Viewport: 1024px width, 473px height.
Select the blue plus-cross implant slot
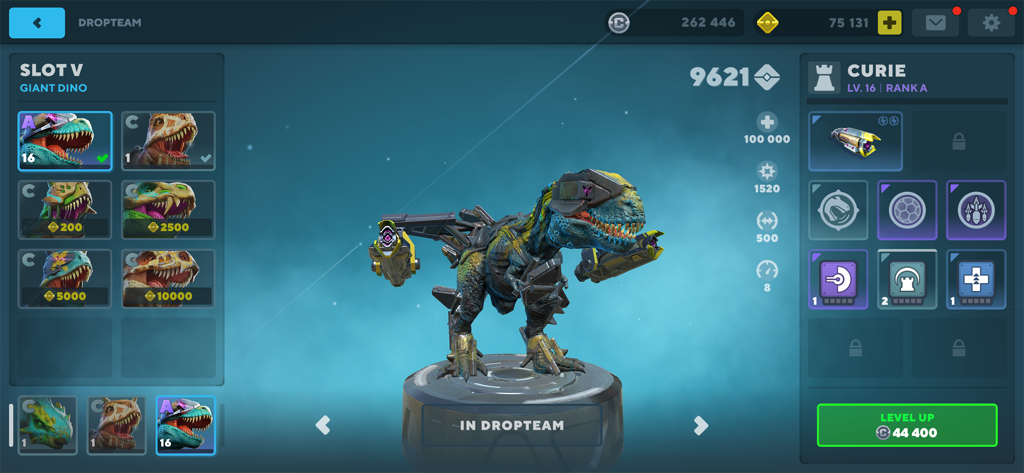[976, 279]
